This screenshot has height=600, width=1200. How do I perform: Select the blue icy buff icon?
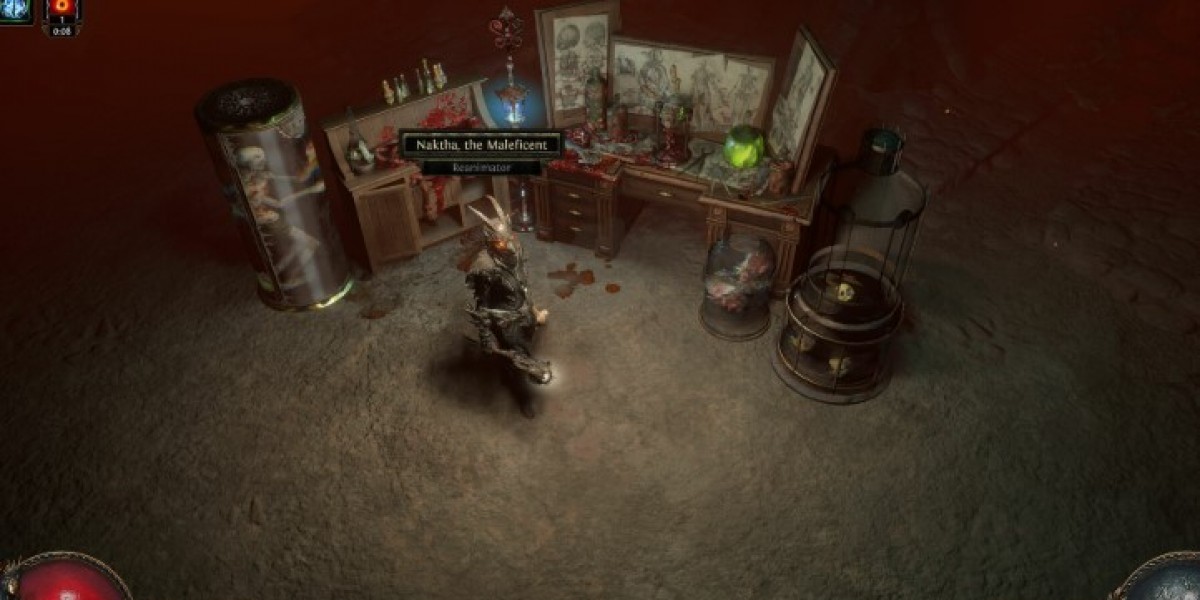[x=17, y=11]
